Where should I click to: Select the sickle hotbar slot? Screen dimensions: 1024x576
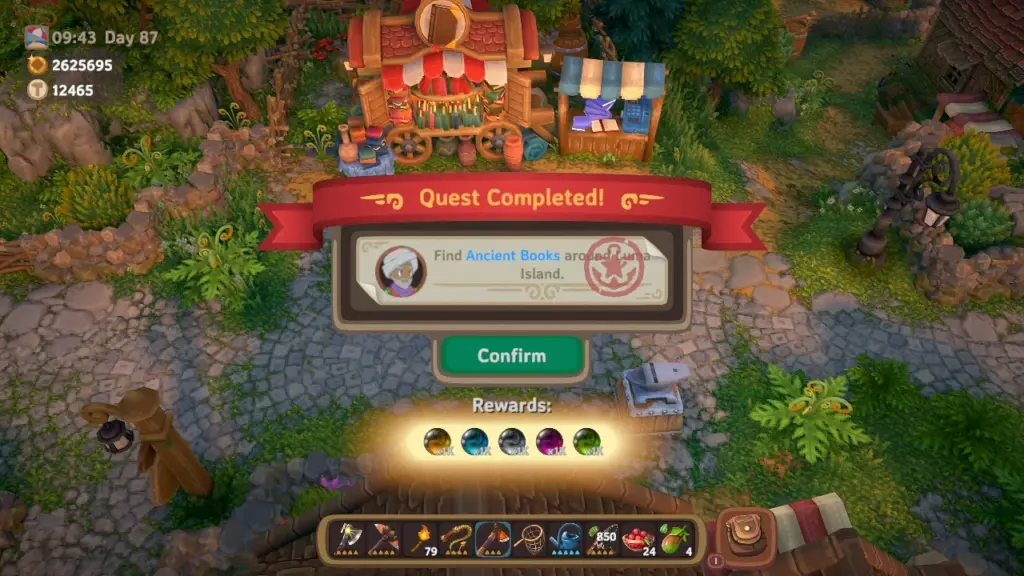(x=457, y=539)
